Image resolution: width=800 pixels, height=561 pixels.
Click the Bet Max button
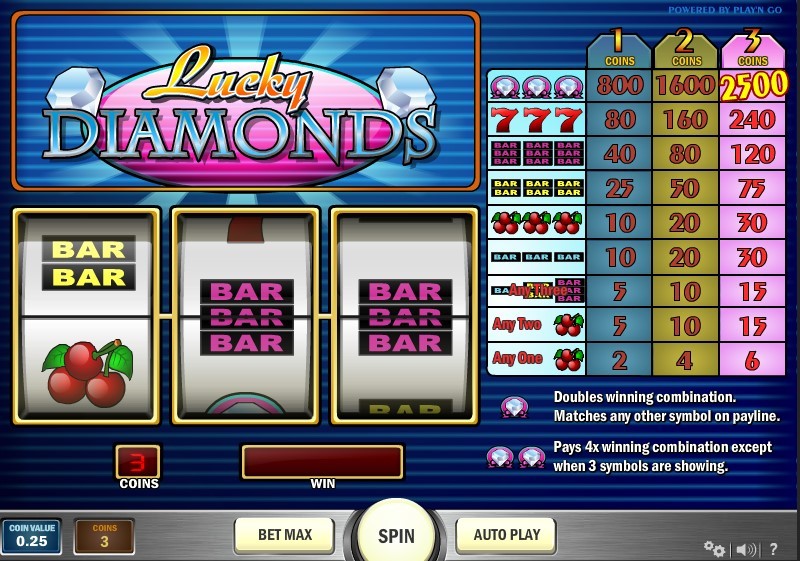(x=284, y=535)
